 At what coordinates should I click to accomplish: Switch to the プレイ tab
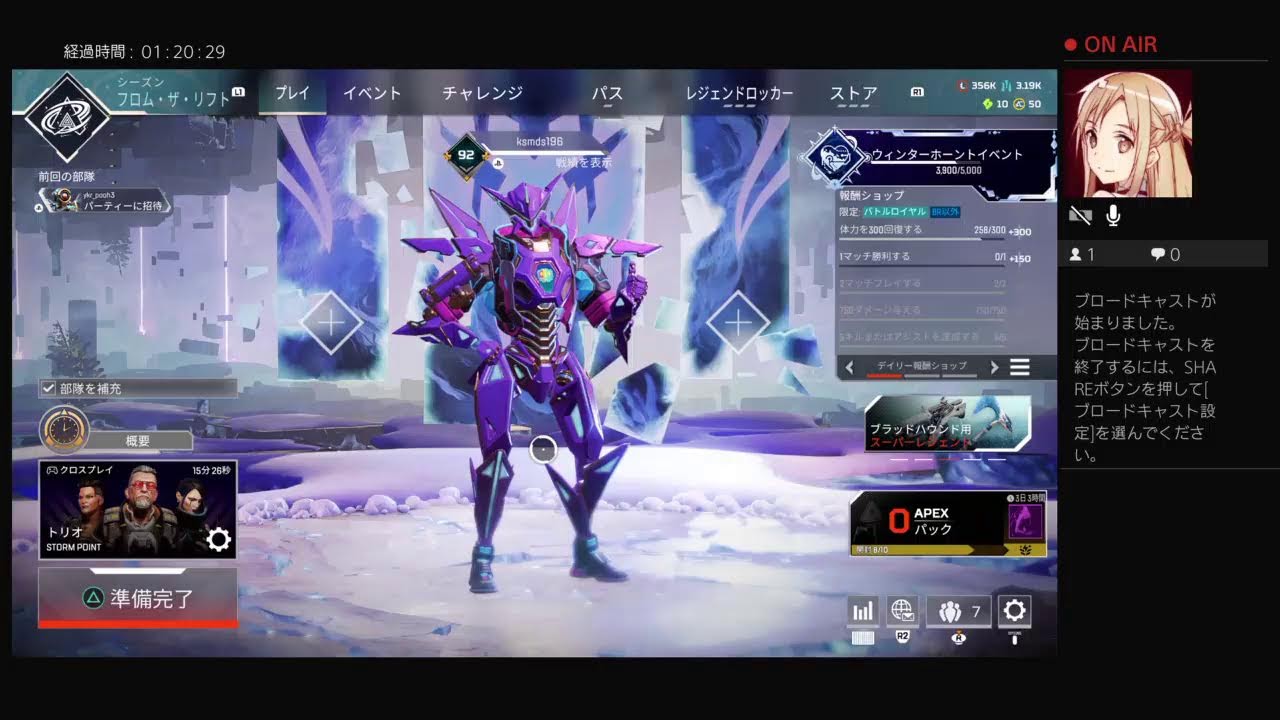[292, 93]
